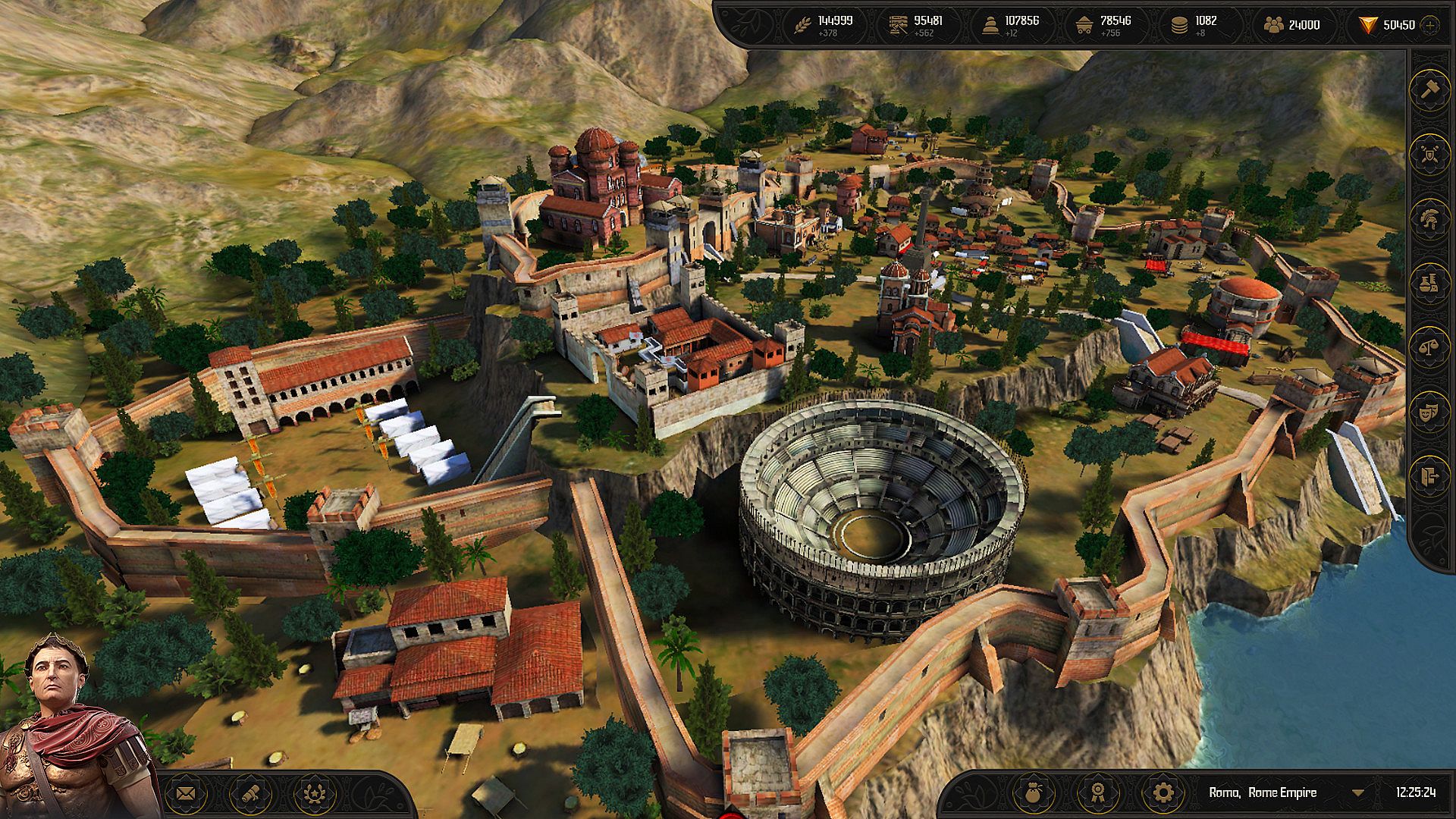Select the legionary helmet army icon
Screen dimensions: 1456x819
1429,219
